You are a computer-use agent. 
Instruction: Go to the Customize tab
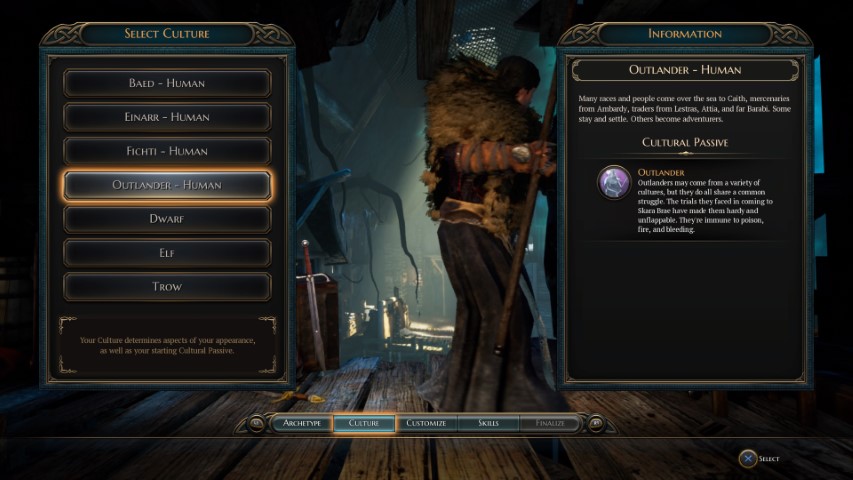[x=426, y=423]
